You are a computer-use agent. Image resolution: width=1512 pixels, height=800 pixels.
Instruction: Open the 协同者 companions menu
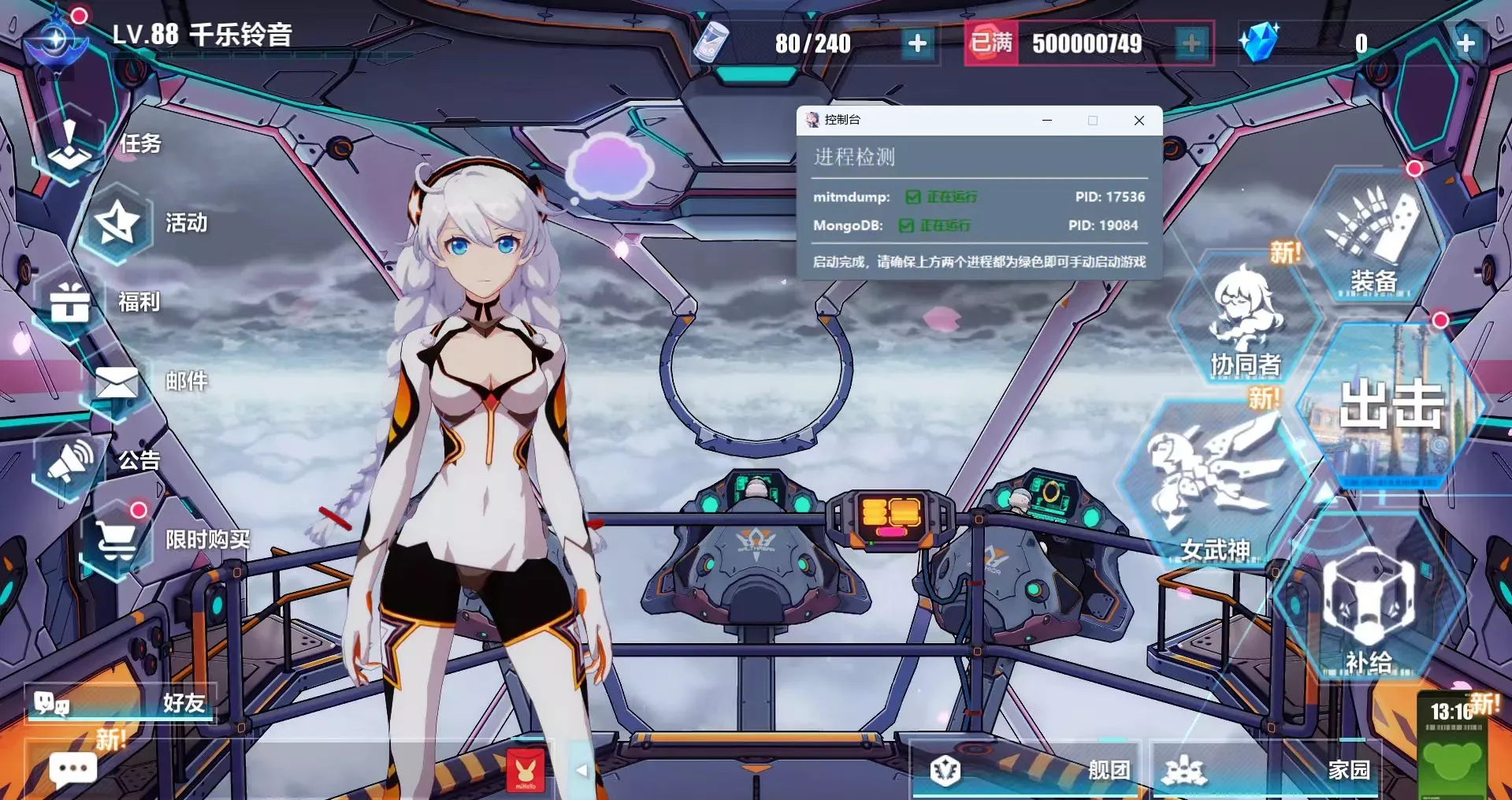click(x=1245, y=323)
